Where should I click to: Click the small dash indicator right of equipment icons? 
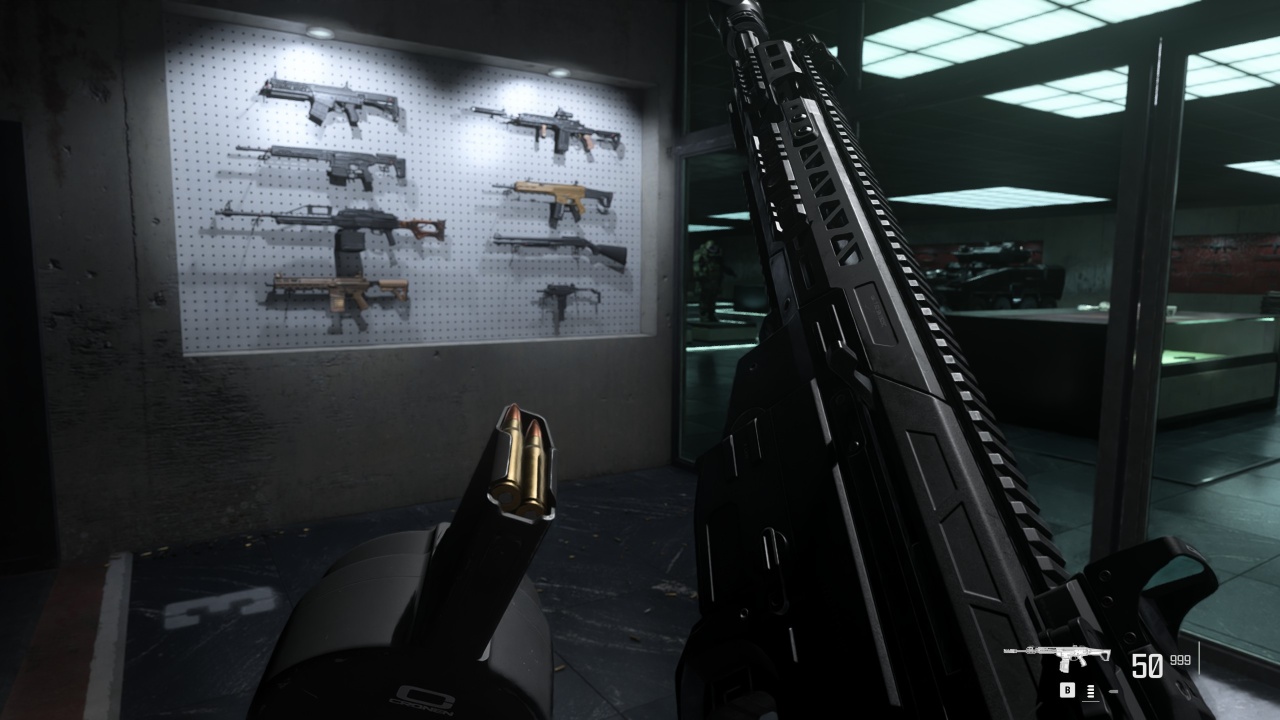coord(1113,690)
